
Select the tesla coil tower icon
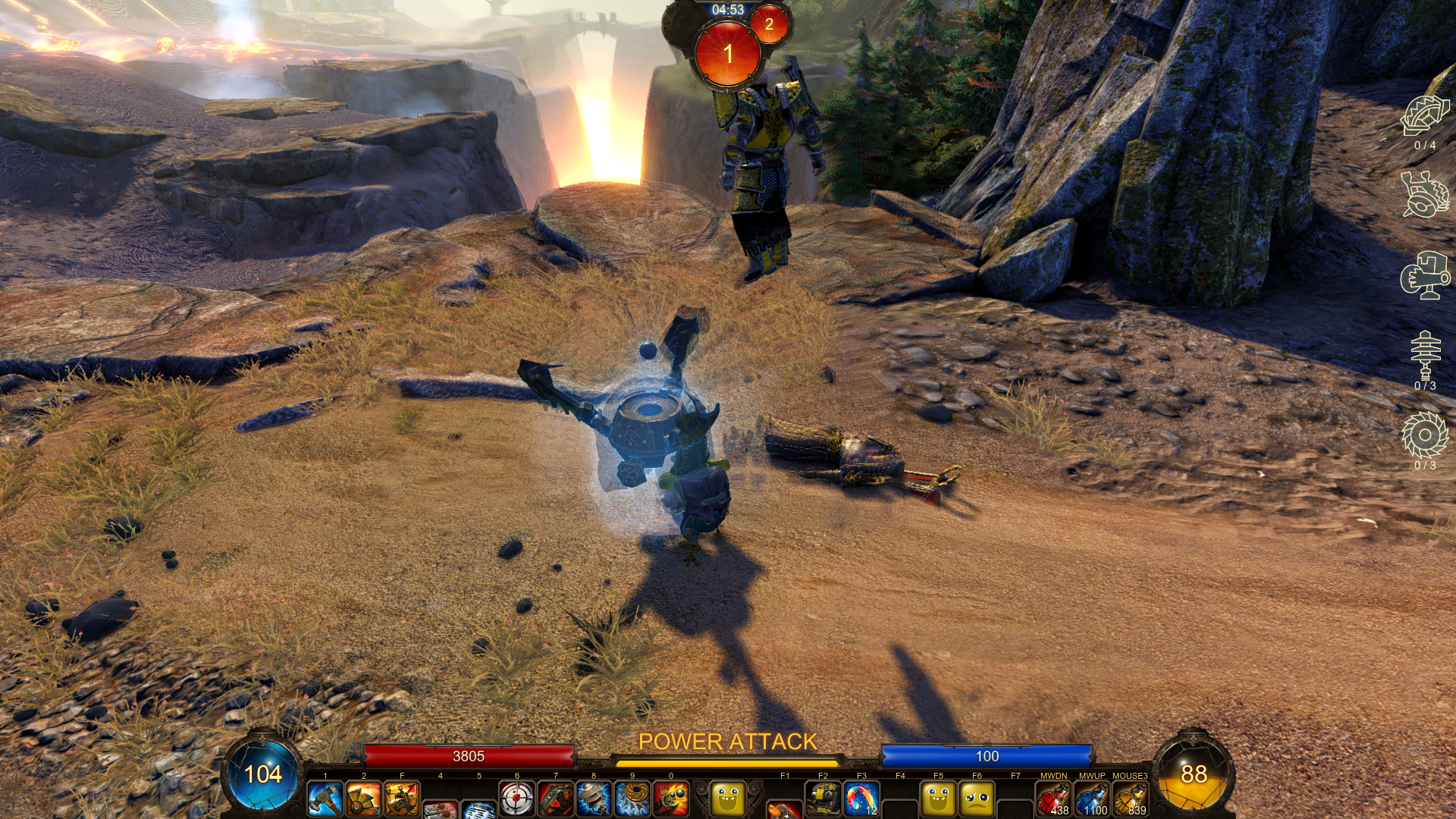point(1425,355)
